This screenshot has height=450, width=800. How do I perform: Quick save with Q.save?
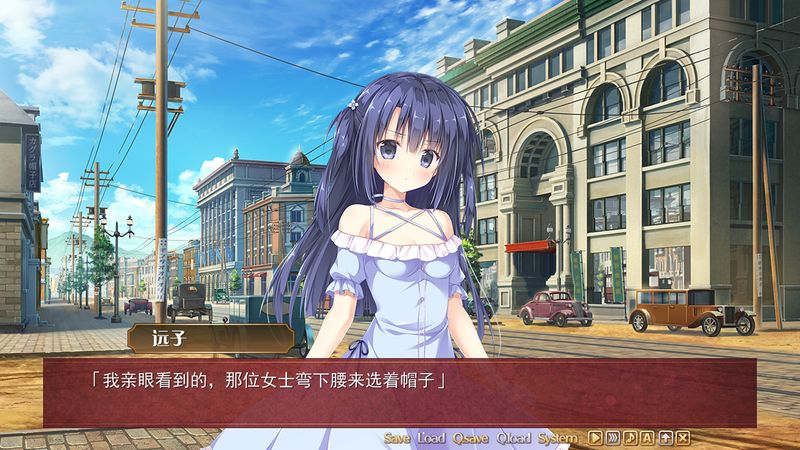click(x=470, y=438)
